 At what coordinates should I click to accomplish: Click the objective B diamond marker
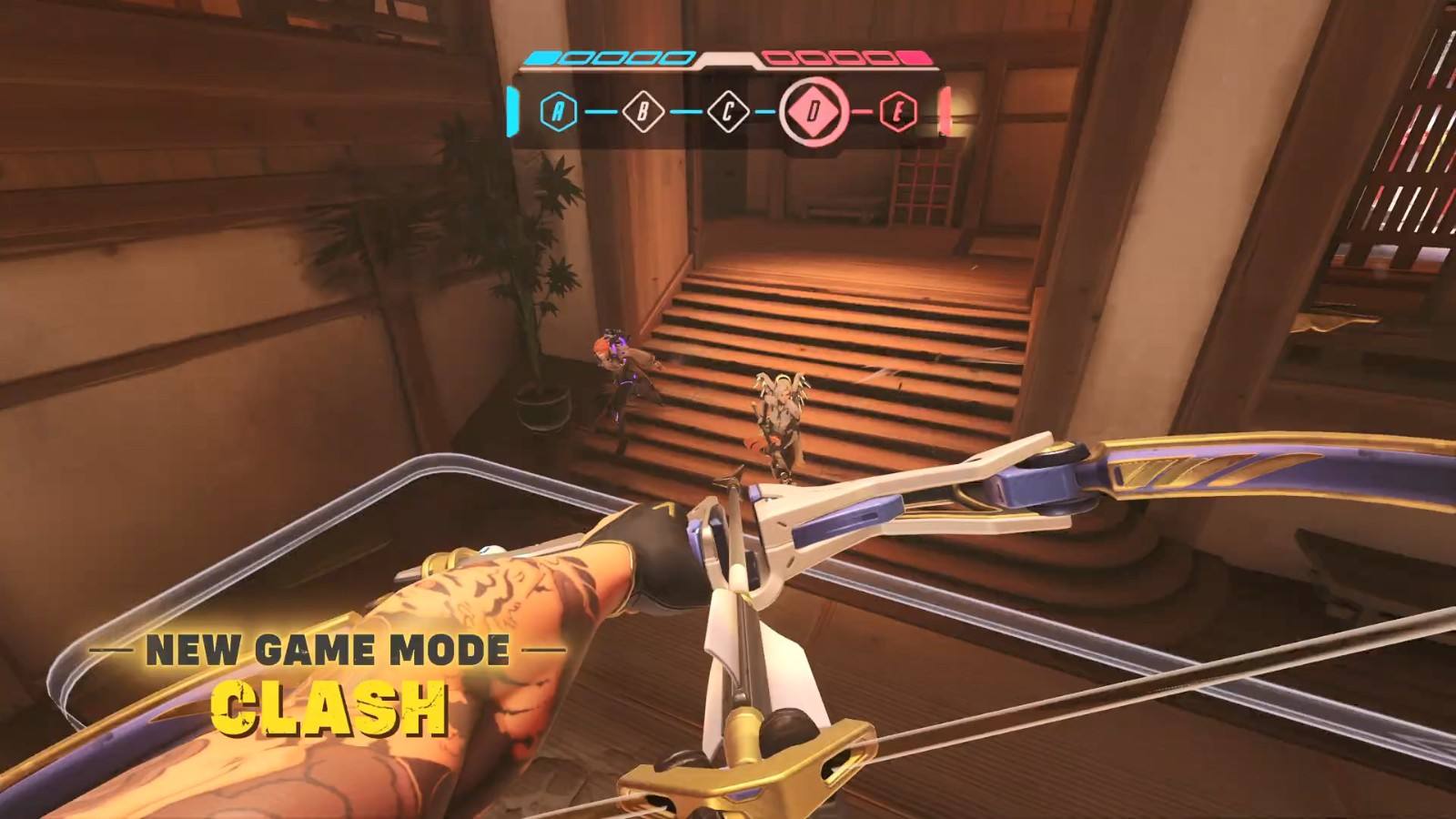(643, 112)
